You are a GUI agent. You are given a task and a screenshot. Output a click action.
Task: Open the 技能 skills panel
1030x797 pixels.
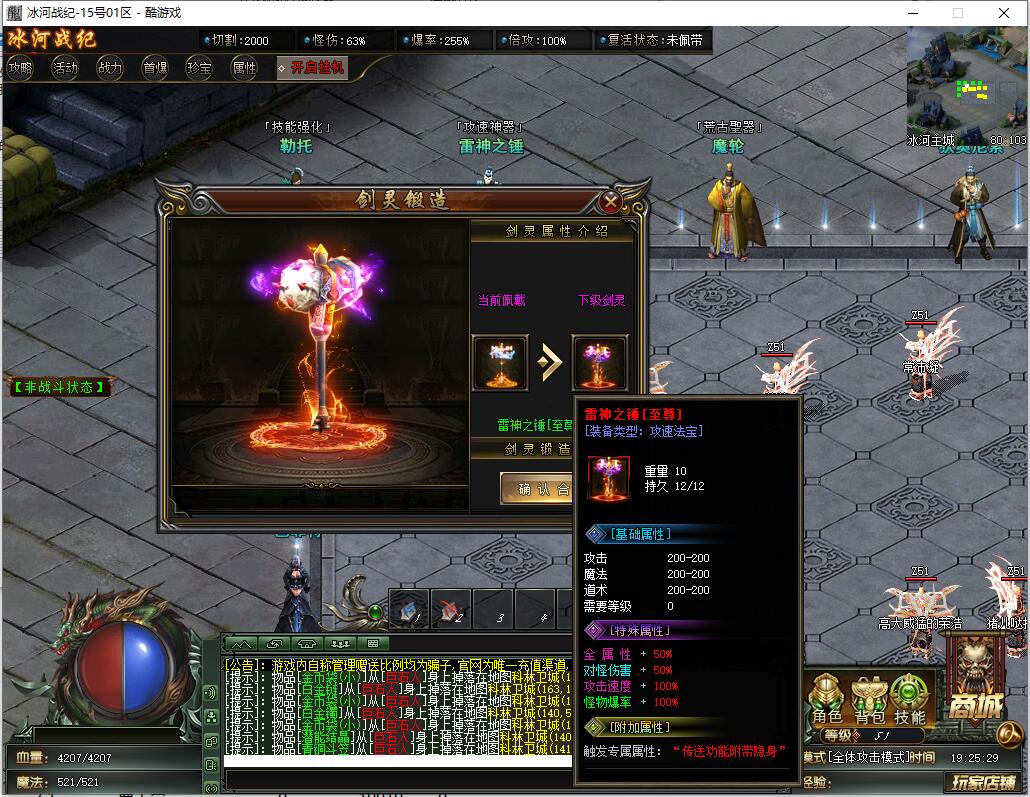(909, 697)
